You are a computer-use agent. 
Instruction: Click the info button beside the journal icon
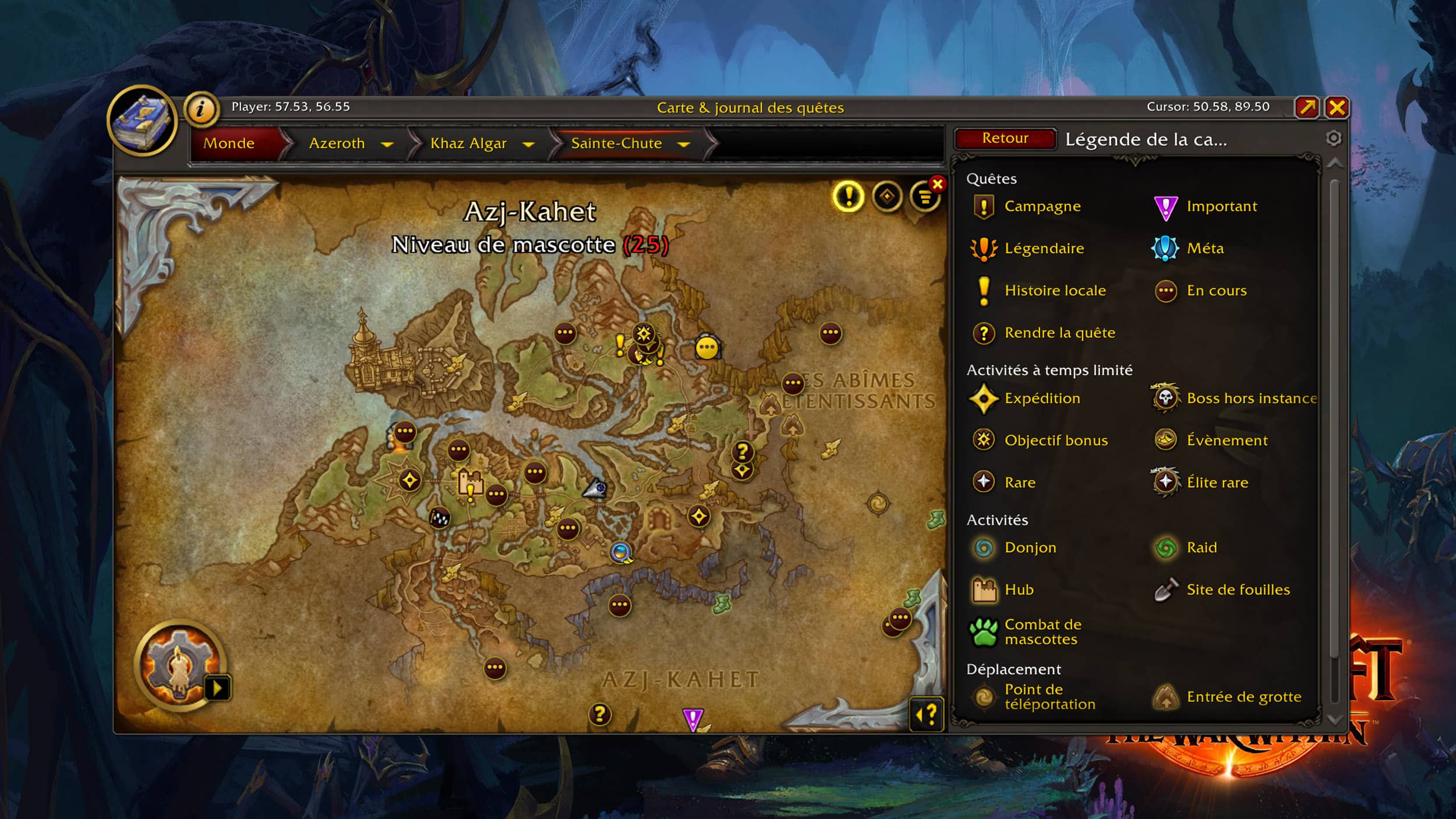[201, 109]
